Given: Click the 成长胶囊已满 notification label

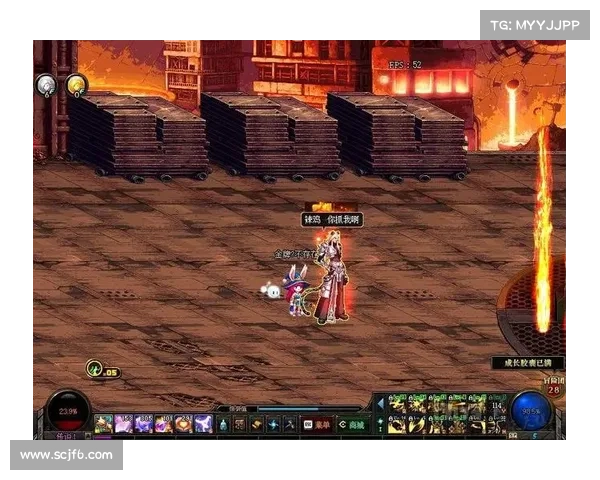Looking at the screenshot, I should [528, 363].
